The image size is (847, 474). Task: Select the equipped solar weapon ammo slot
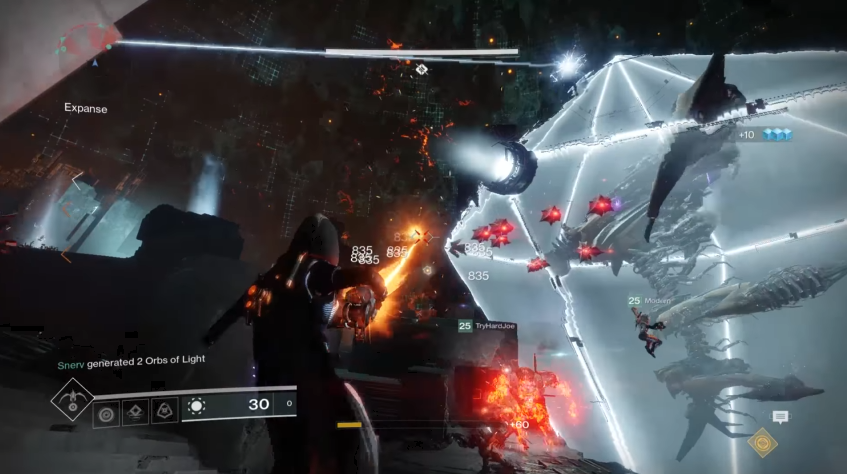point(238,405)
